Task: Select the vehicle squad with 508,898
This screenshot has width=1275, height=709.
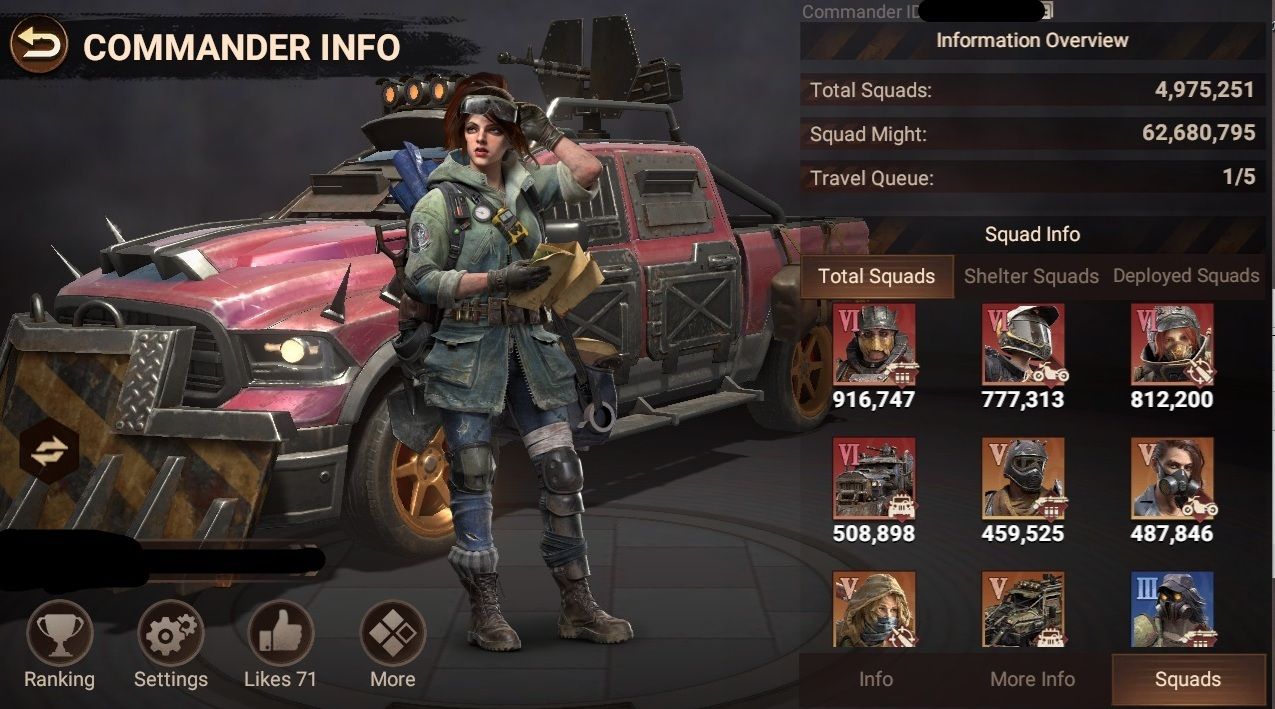Action: 873,478
